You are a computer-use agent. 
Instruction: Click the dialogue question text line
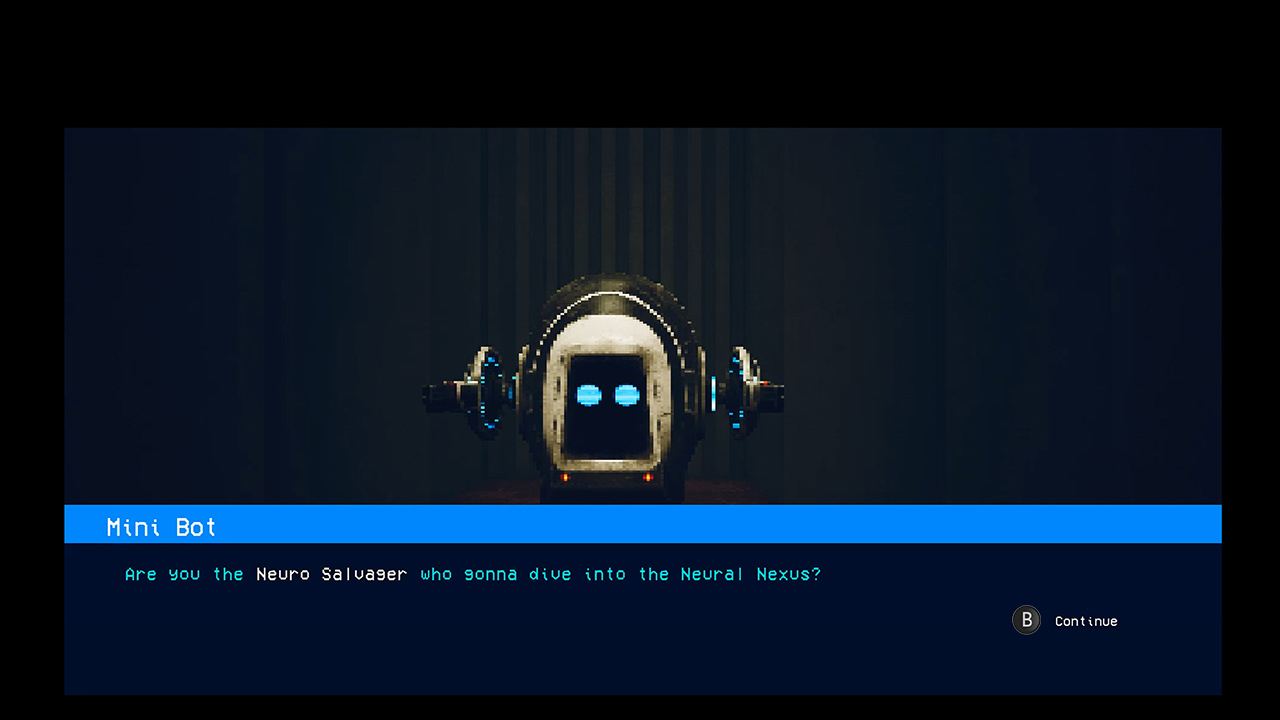pos(472,574)
